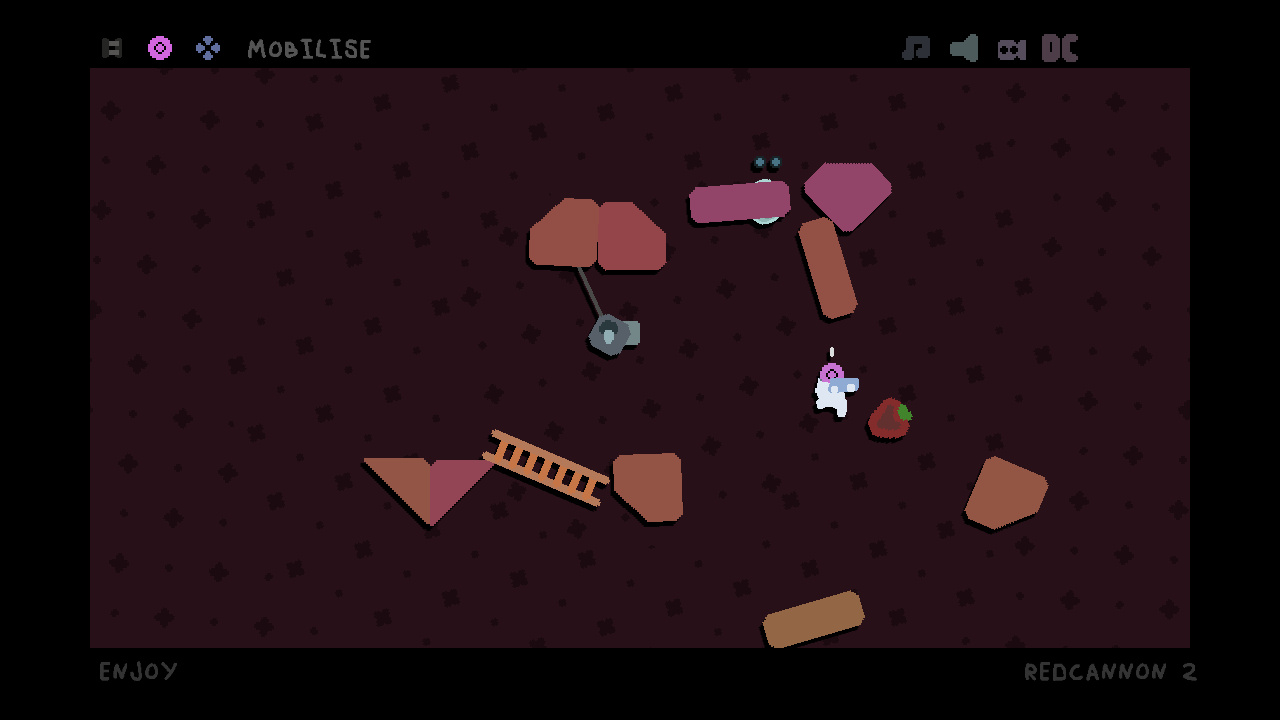Open the DC icon at top right

[x=1062, y=47]
